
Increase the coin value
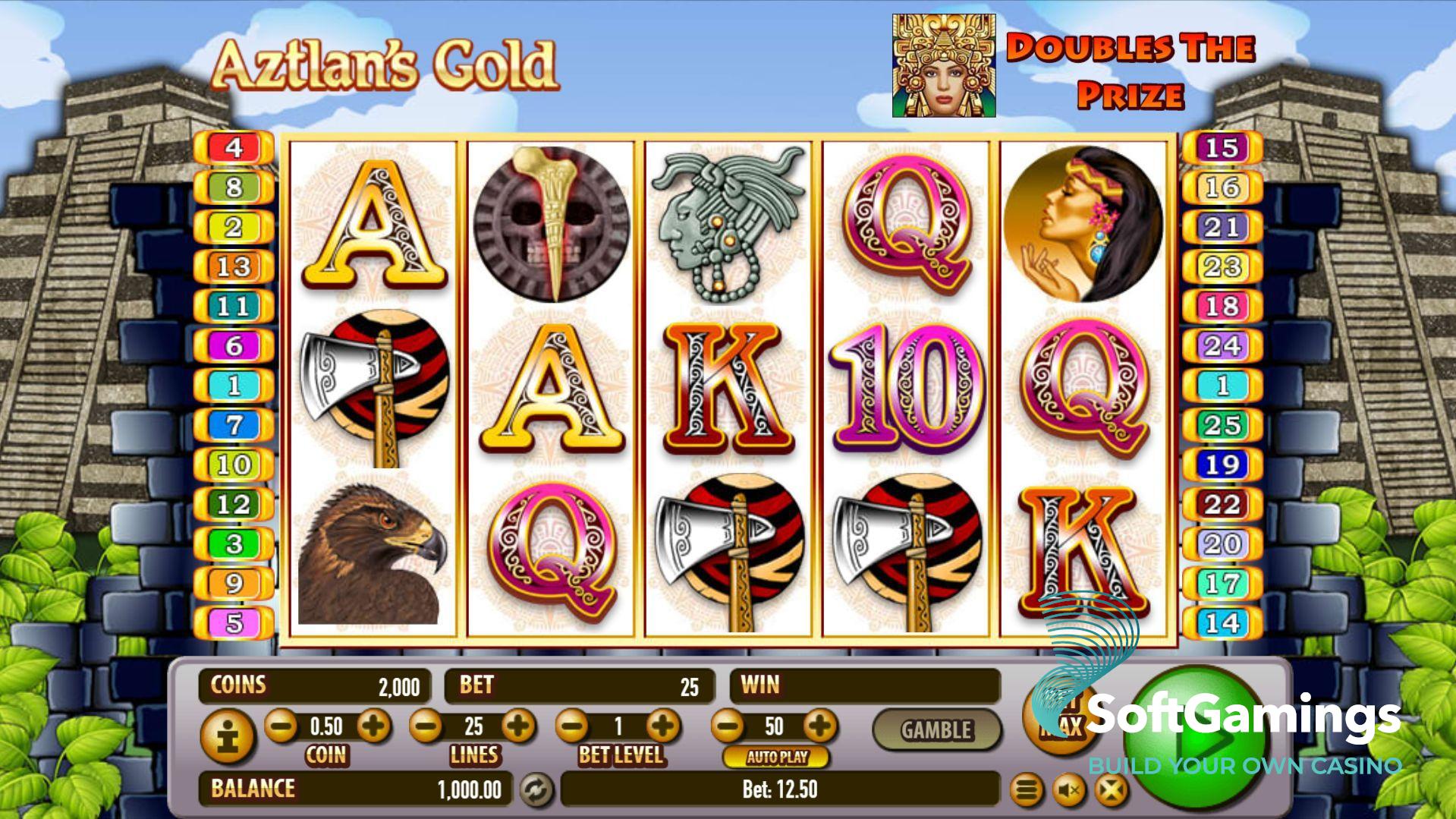point(373,726)
